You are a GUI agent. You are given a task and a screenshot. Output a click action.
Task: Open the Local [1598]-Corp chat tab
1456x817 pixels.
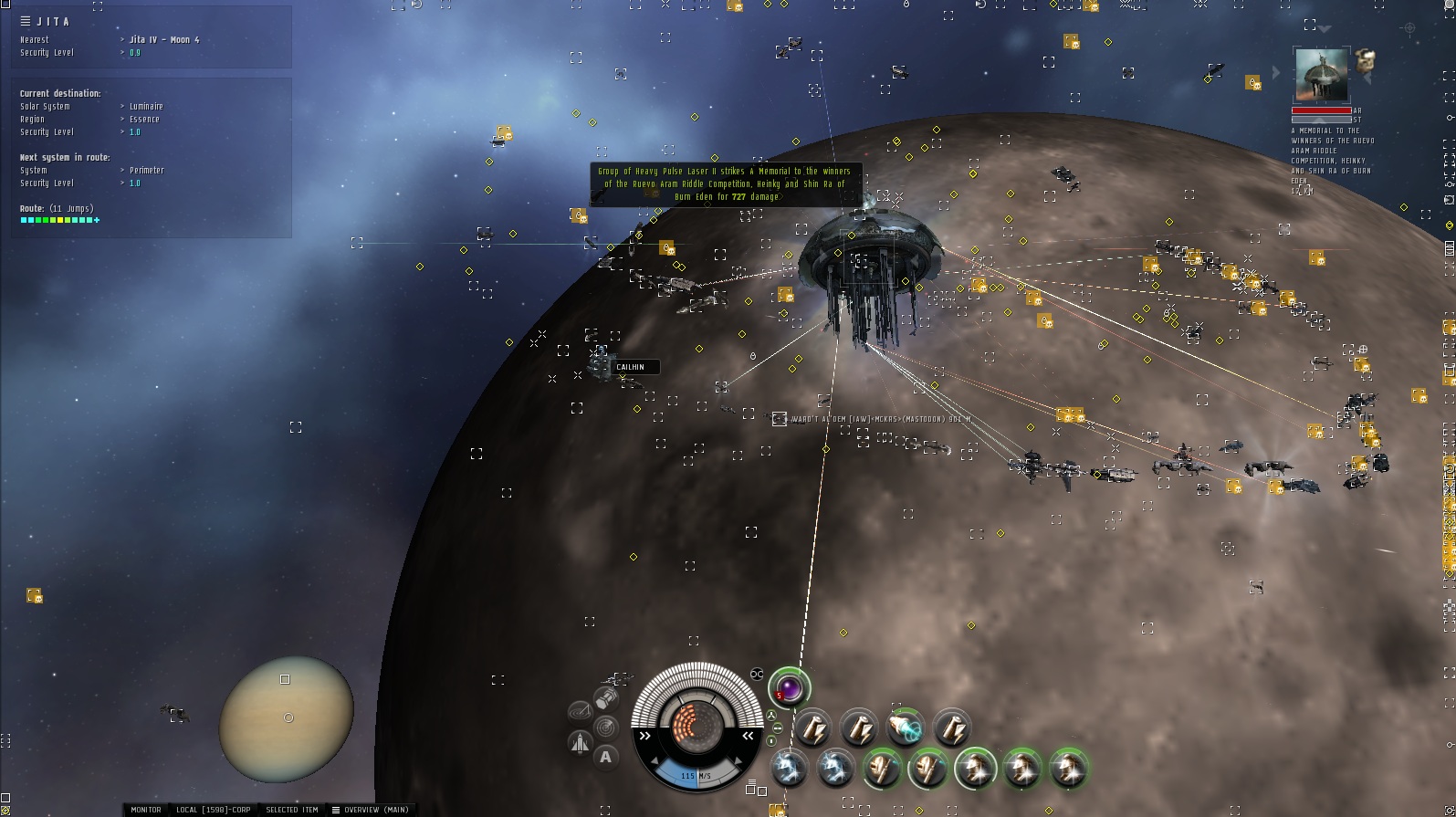[213, 810]
